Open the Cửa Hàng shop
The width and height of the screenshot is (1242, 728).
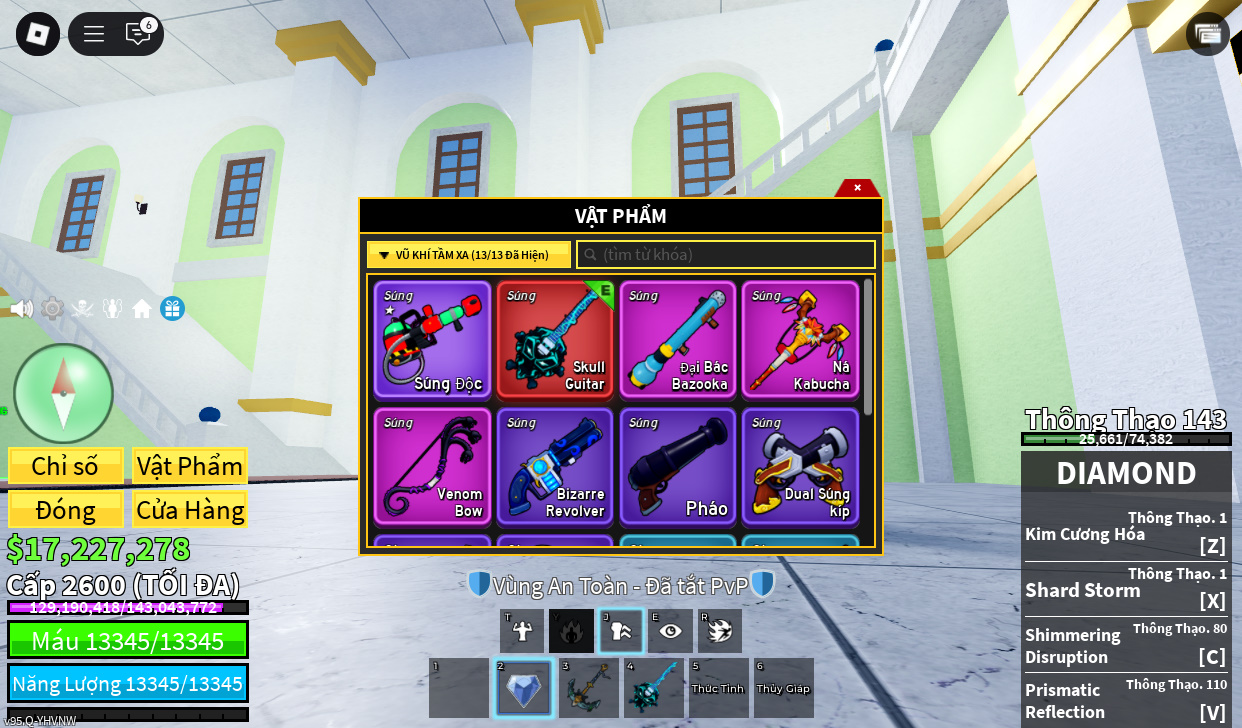189,510
